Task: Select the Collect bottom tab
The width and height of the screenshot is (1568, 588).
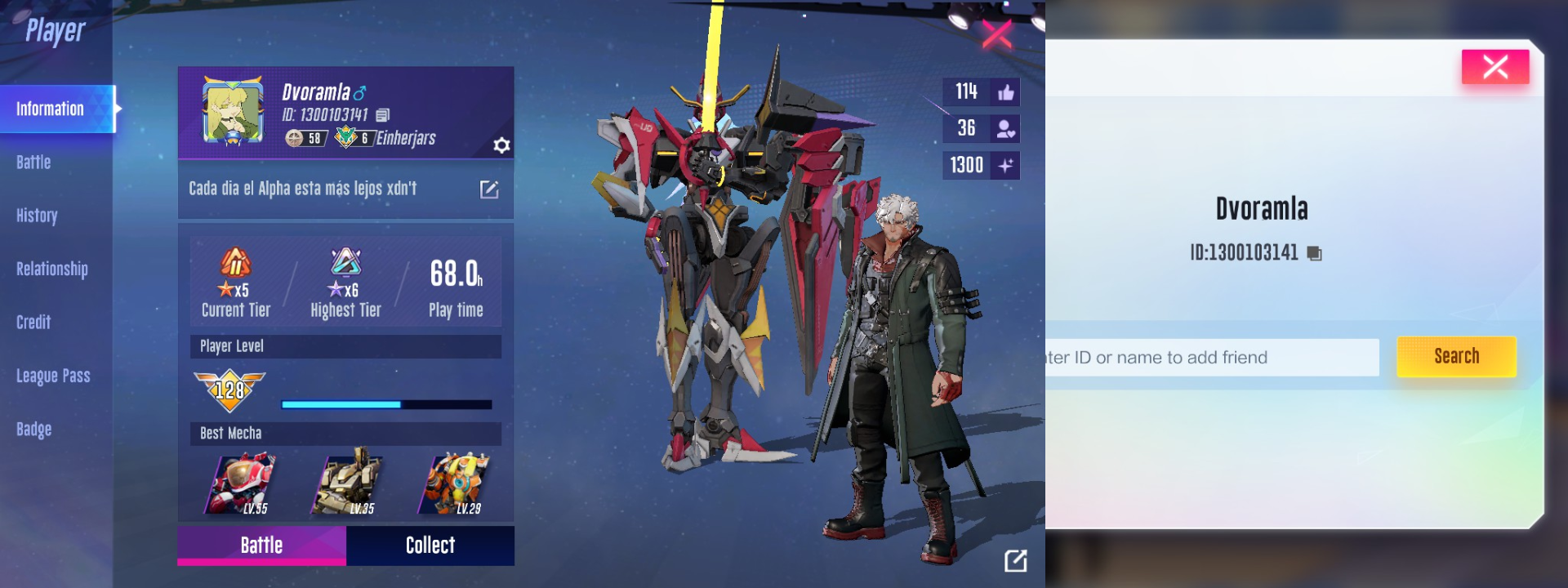Action: click(x=430, y=546)
